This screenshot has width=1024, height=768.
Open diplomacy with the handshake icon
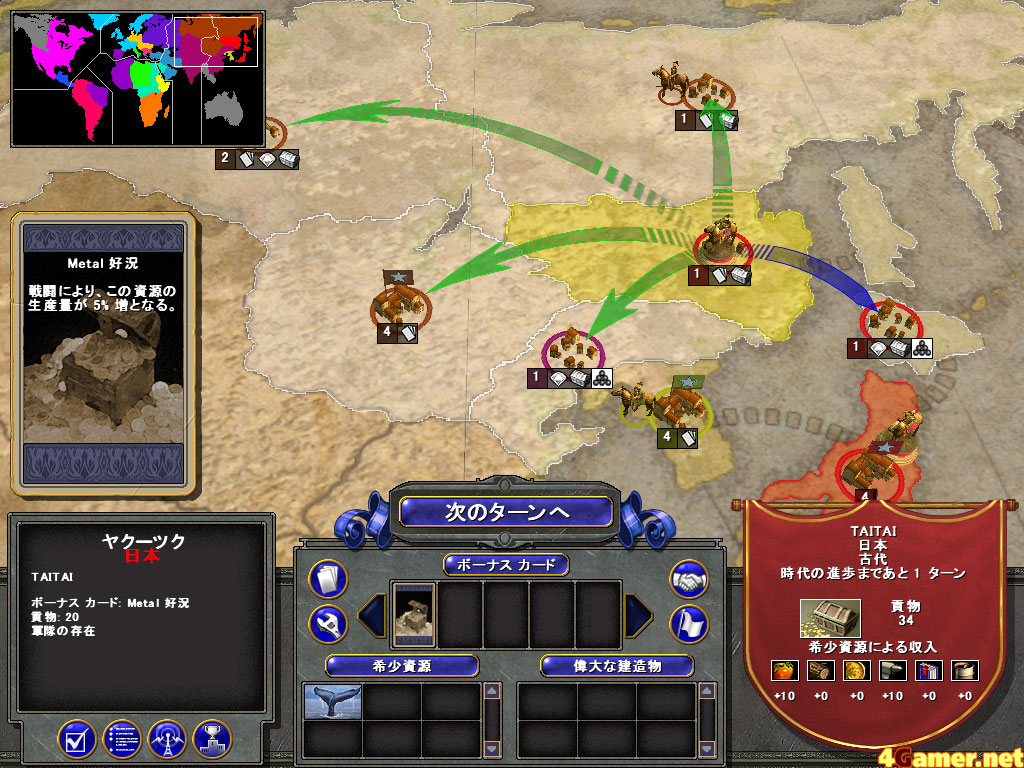[688, 578]
